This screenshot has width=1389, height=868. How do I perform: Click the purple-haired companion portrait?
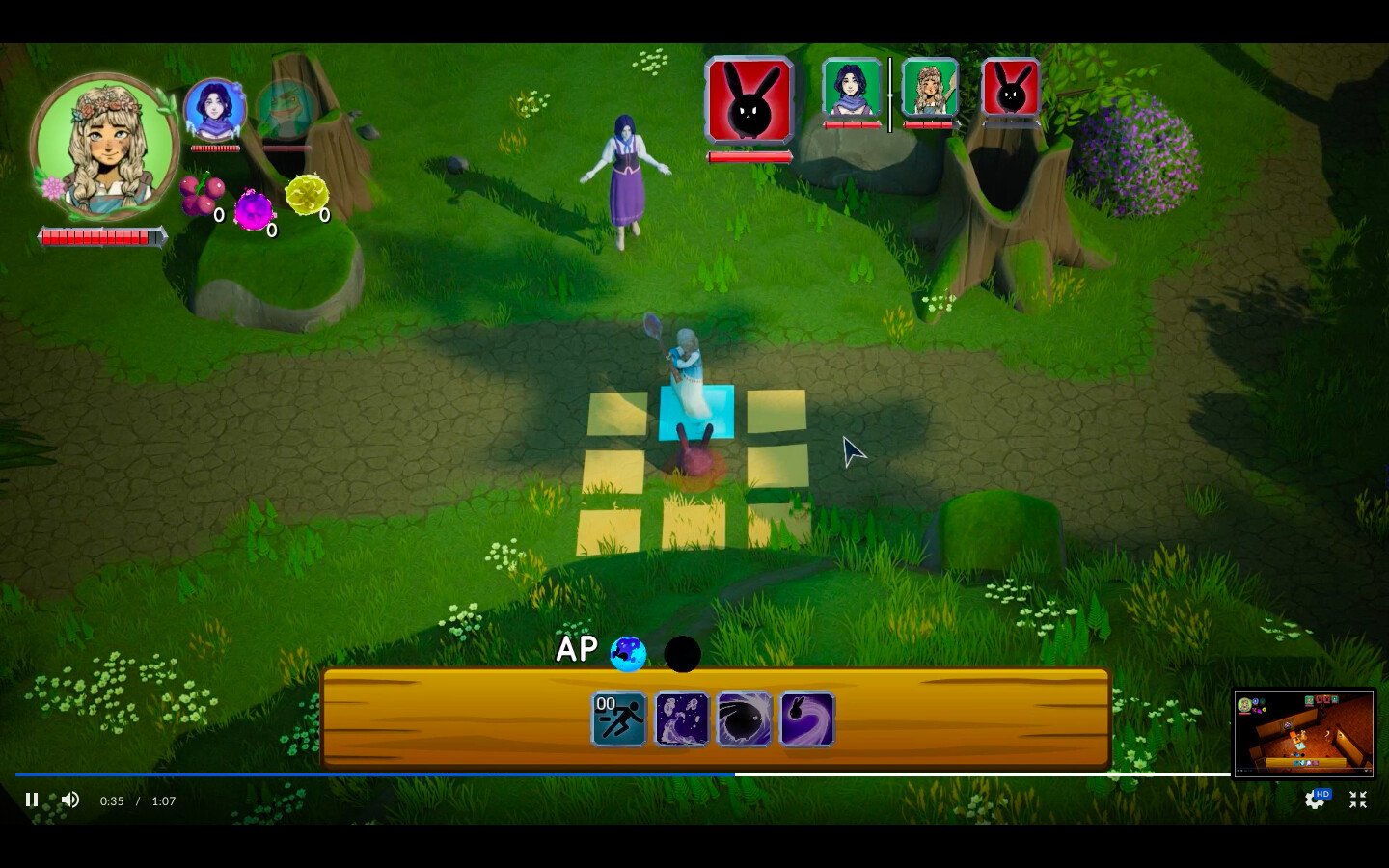(x=216, y=109)
